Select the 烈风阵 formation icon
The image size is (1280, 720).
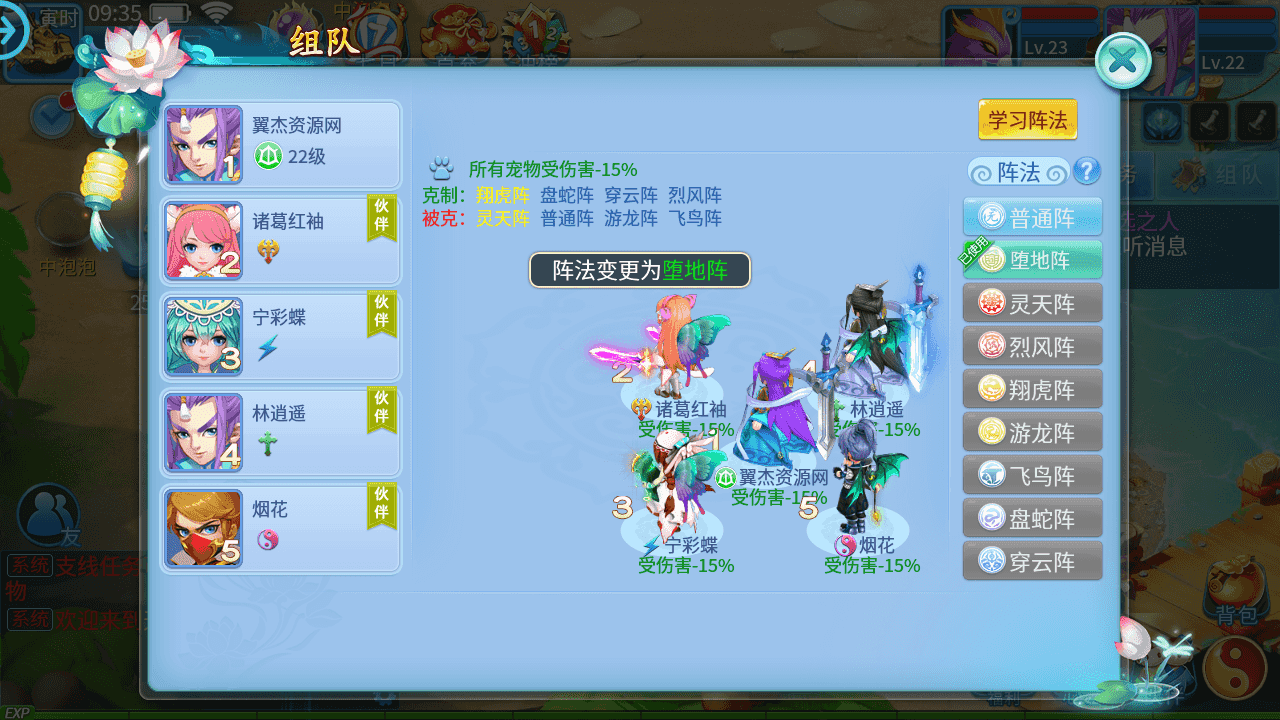(x=1032, y=346)
